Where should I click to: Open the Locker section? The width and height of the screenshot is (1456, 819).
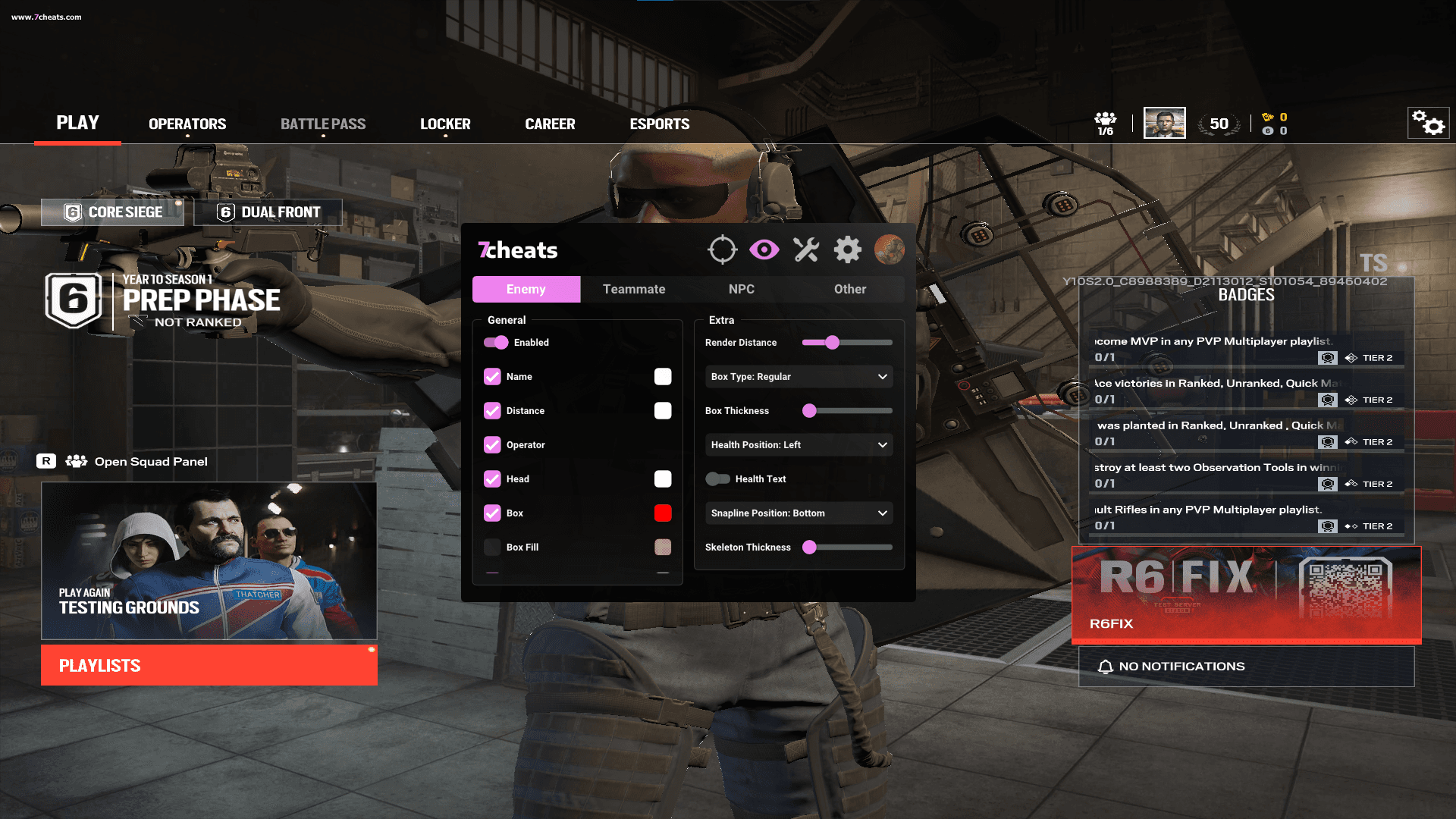(x=445, y=124)
